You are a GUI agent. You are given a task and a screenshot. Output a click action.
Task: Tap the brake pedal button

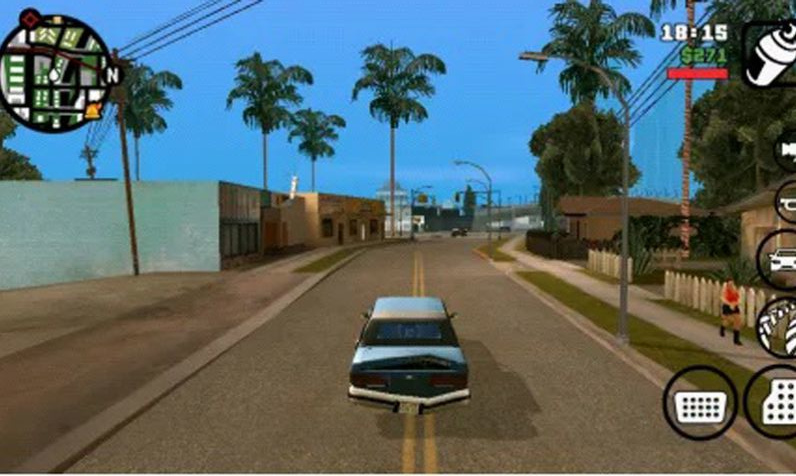pyautogui.click(x=700, y=402)
